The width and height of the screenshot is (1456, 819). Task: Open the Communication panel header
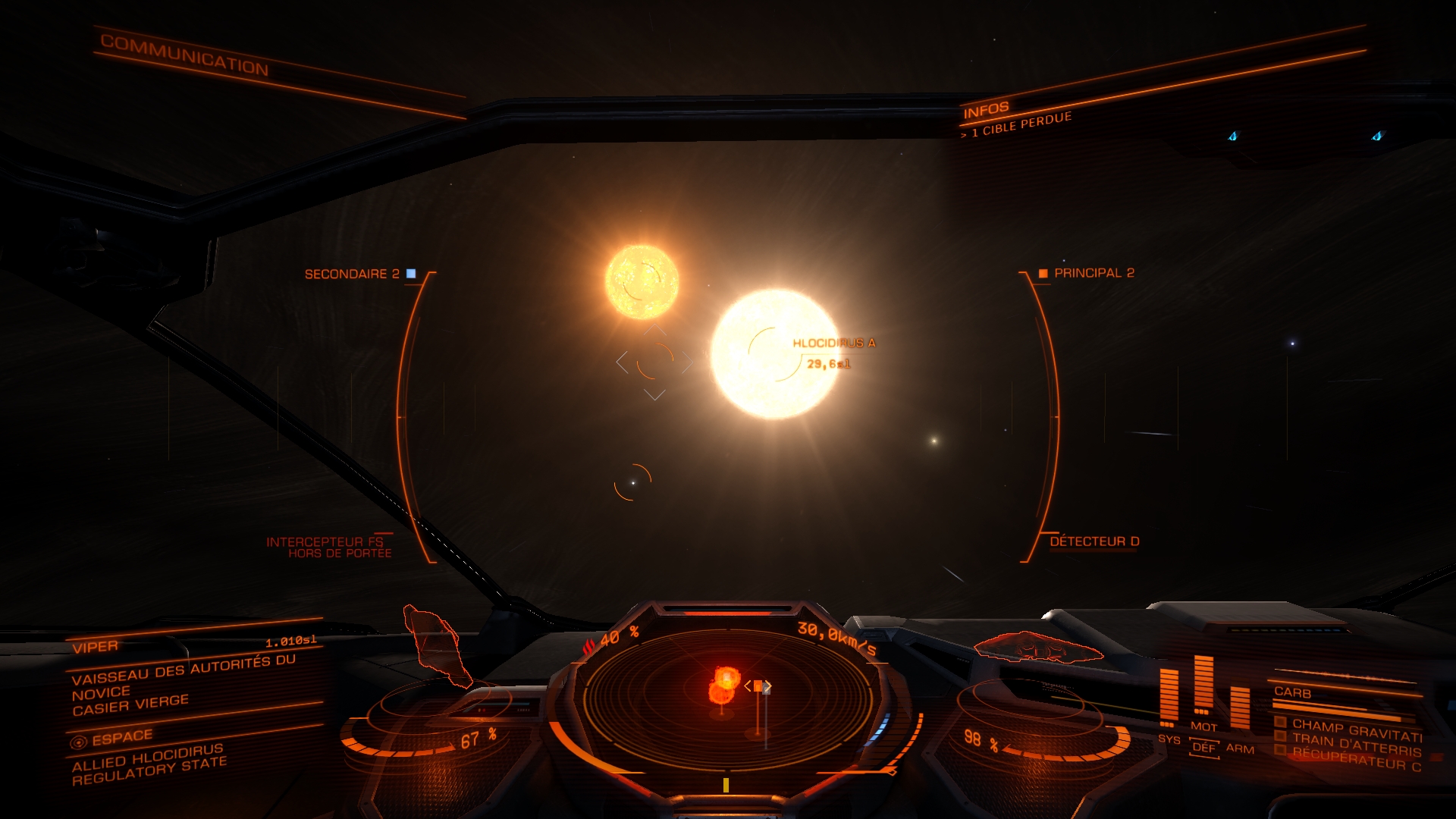coord(184,55)
